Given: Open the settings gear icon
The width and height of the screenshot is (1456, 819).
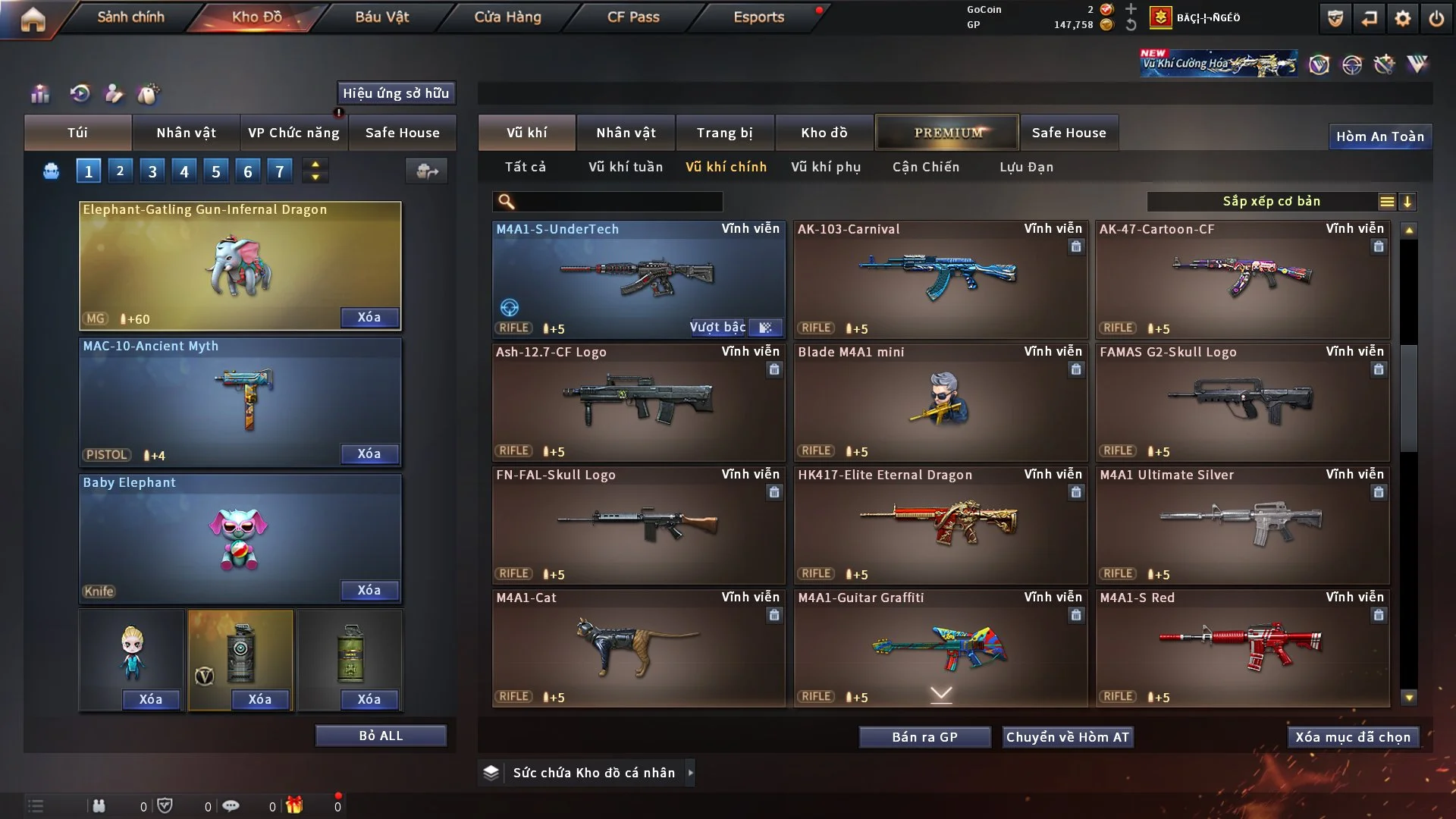Looking at the screenshot, I should coord(1403,18).
